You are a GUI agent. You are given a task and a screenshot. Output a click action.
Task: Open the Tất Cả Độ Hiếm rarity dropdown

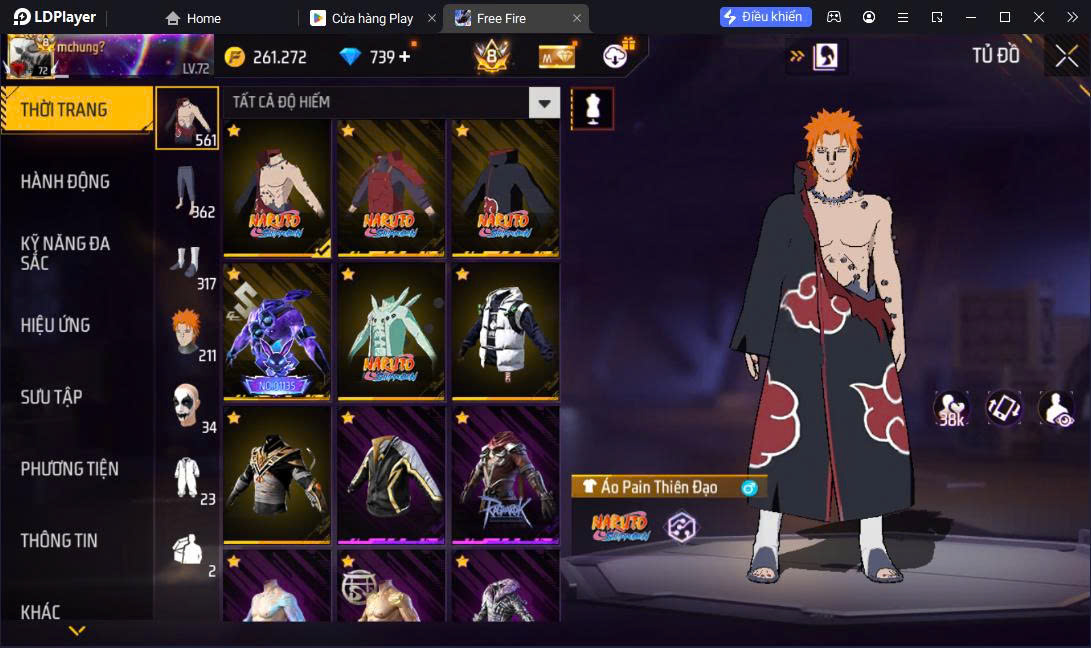544,102
